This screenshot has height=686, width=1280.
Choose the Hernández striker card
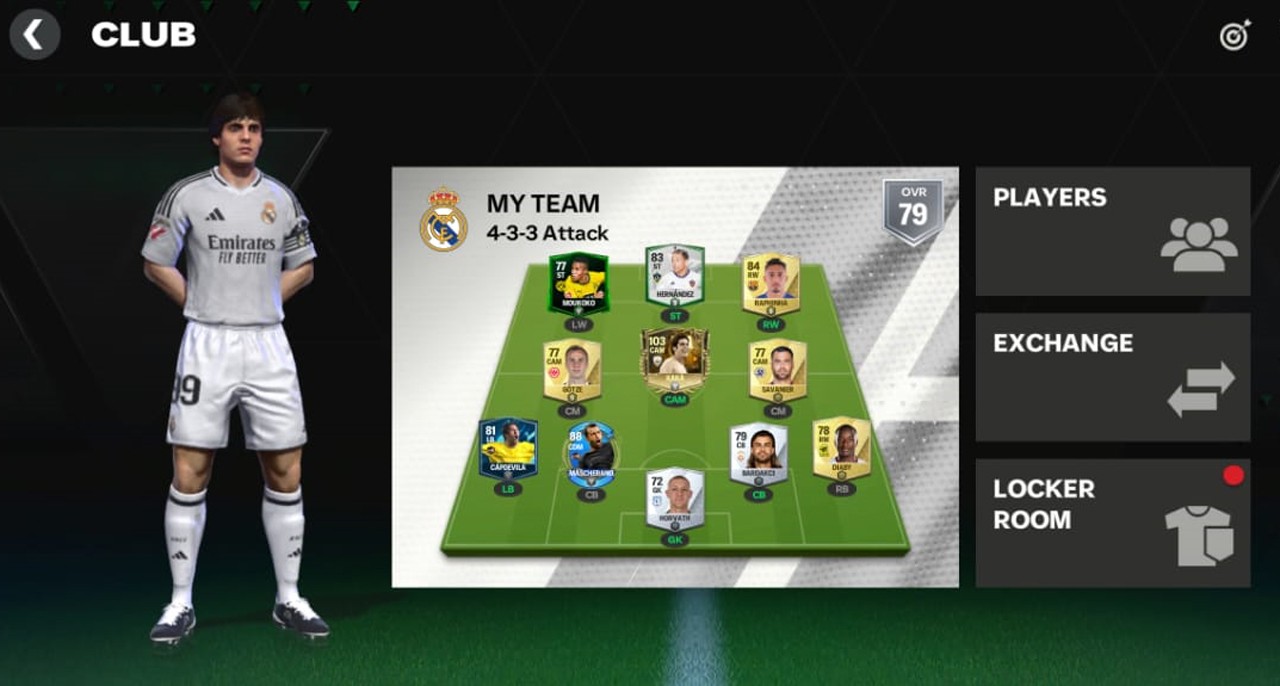[x=675, y=275]
